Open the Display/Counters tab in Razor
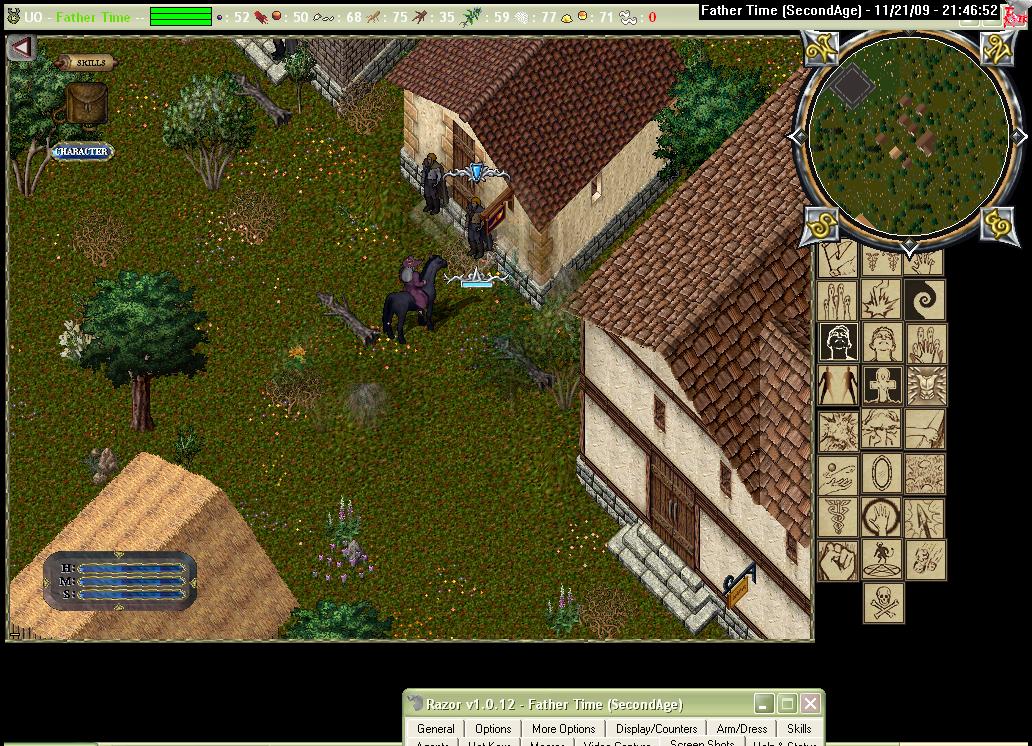 pos(656,729)
